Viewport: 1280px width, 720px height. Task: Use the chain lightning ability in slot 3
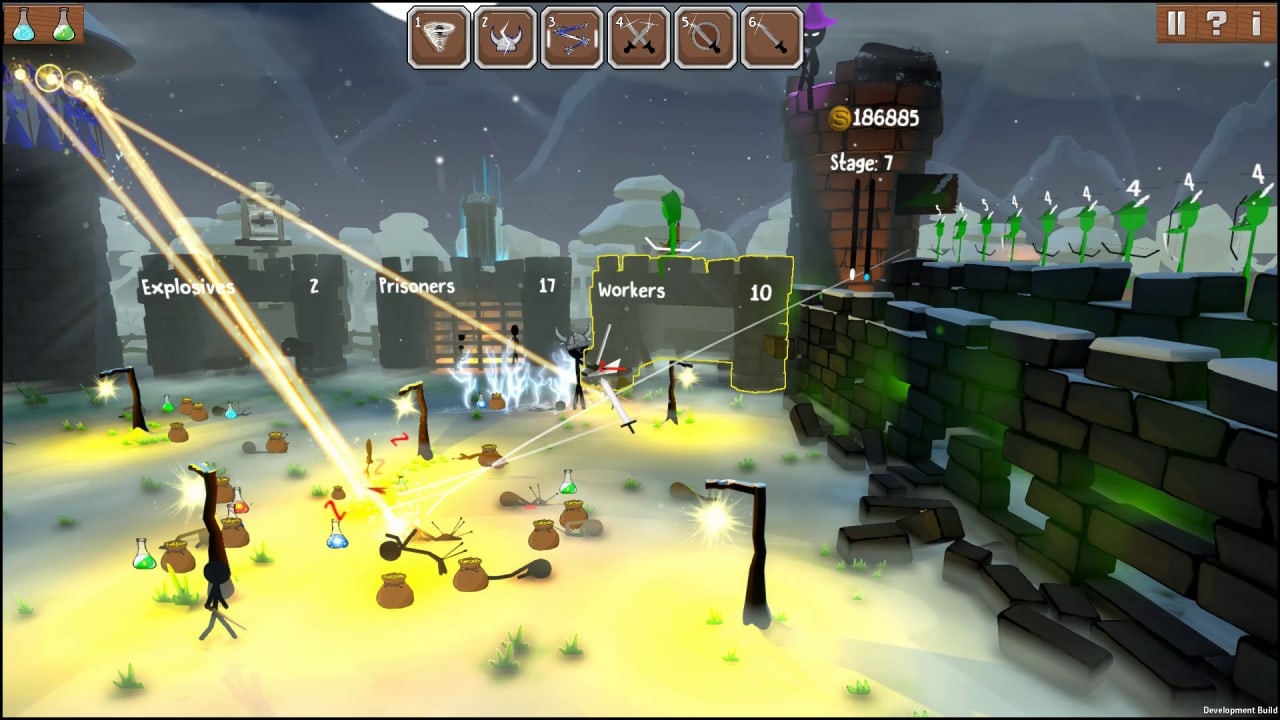click(572, 38)
